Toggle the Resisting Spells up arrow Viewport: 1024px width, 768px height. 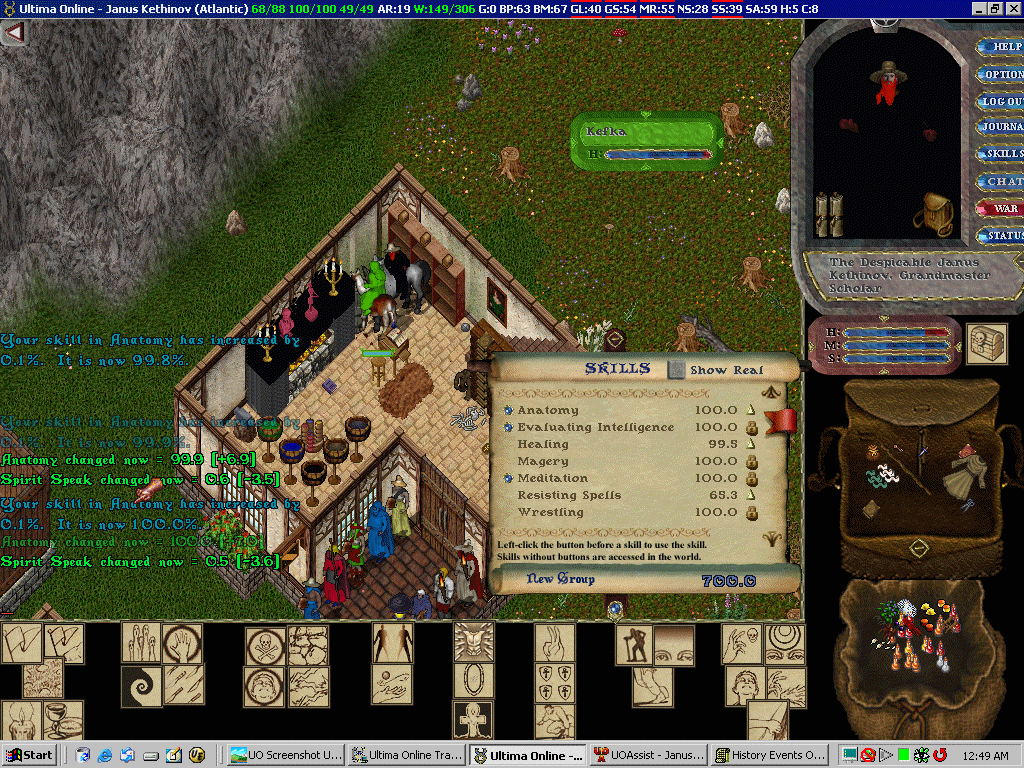pos(750,495)
